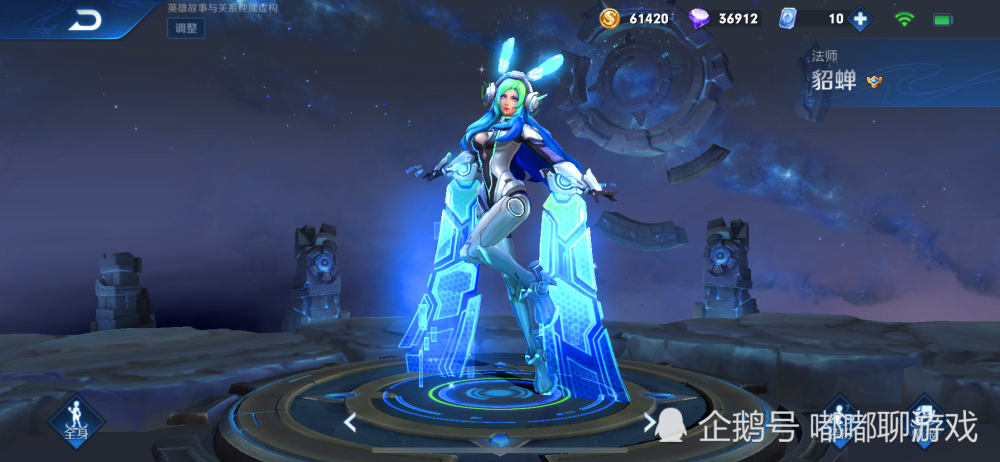This screenshot has height=462, width=1000.
Task: Show the next skin with right arrow
Action: click(x=649, y=422)
